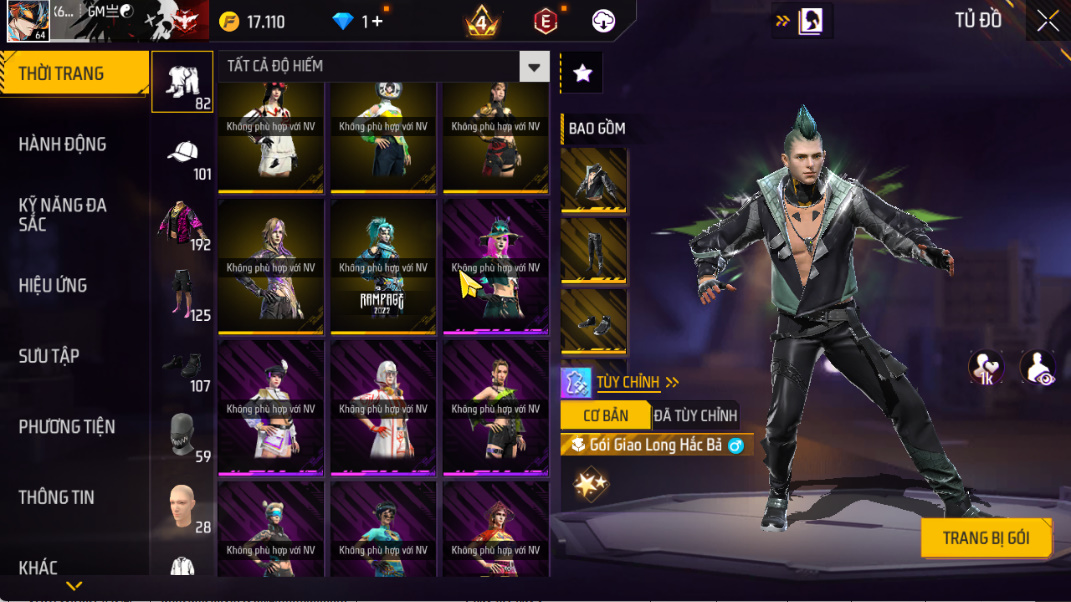Viewport: 1071px width, 602px height.
Task: Select the white cap subcategory icon
Action: pyautogui.click(x=182, y=153)
